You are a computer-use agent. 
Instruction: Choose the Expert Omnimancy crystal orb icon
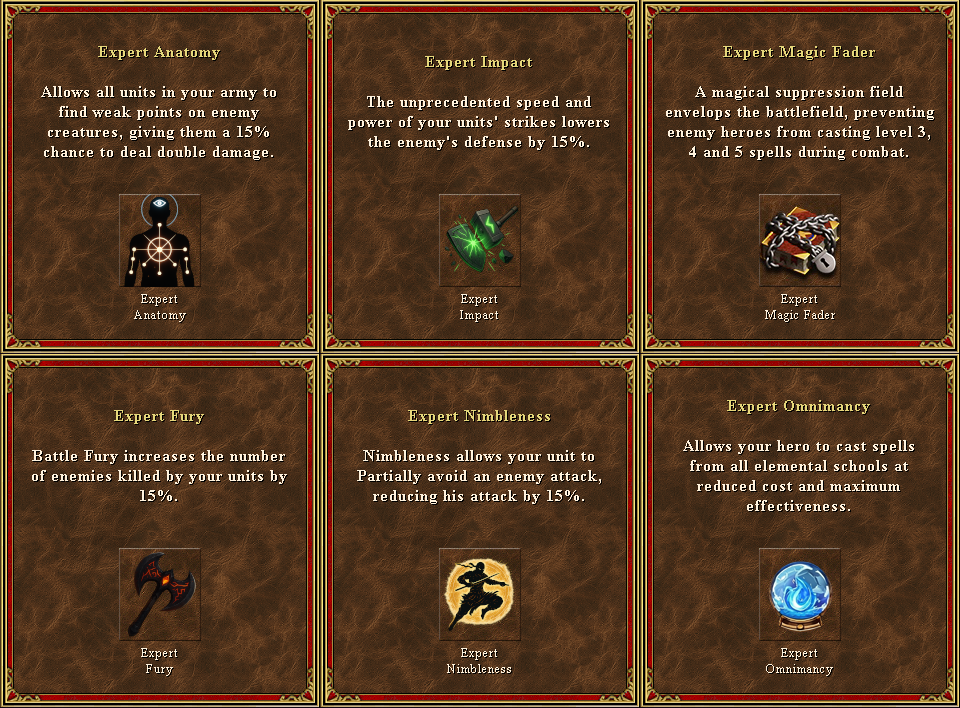coord(800,594)
